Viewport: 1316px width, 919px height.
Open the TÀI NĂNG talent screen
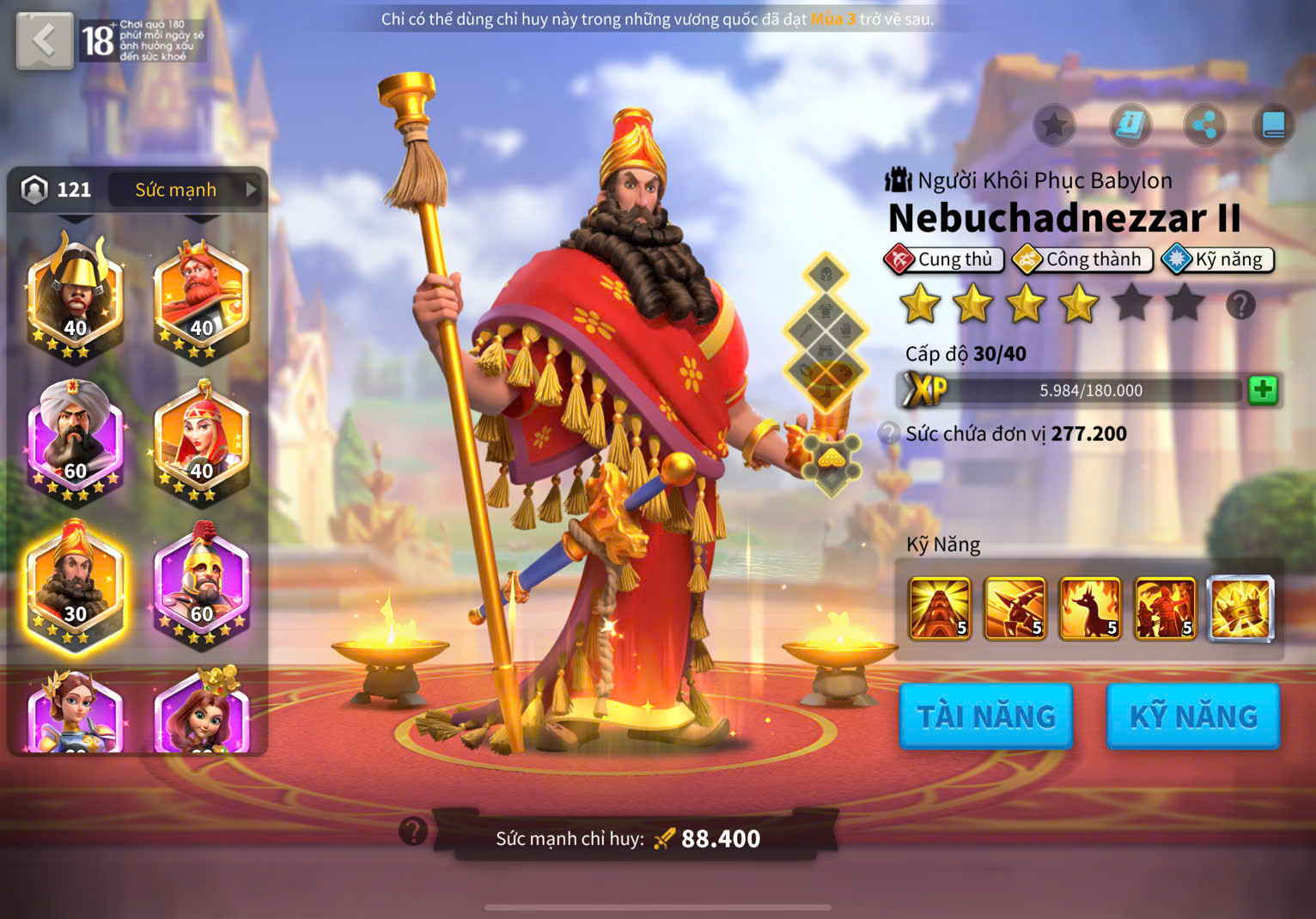click(986, 716)
